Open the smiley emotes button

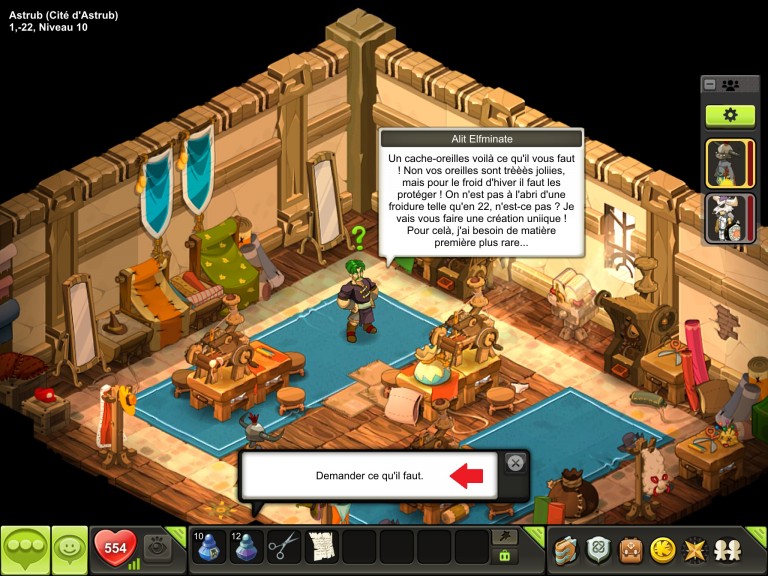[x=69, y=549]
